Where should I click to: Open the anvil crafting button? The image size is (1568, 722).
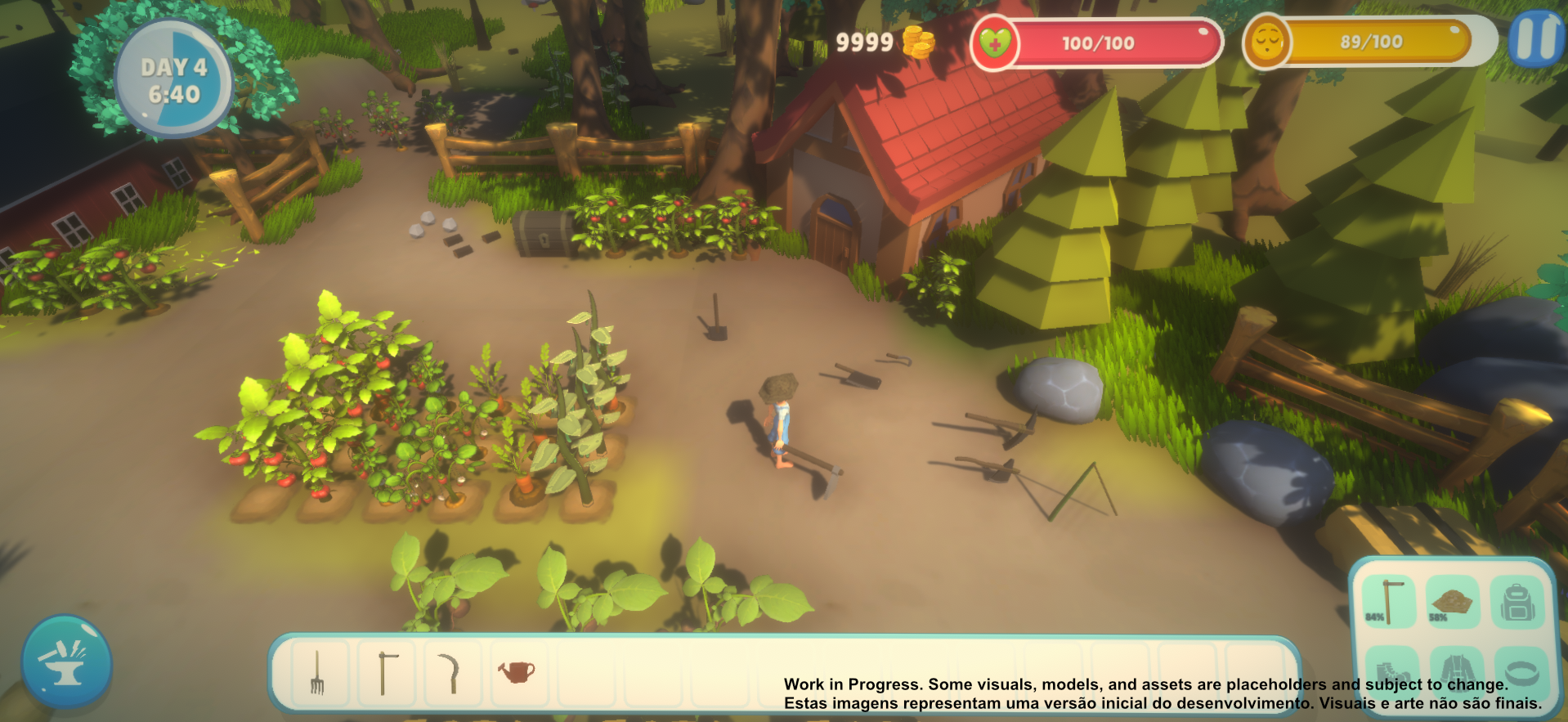coord(66,661)
